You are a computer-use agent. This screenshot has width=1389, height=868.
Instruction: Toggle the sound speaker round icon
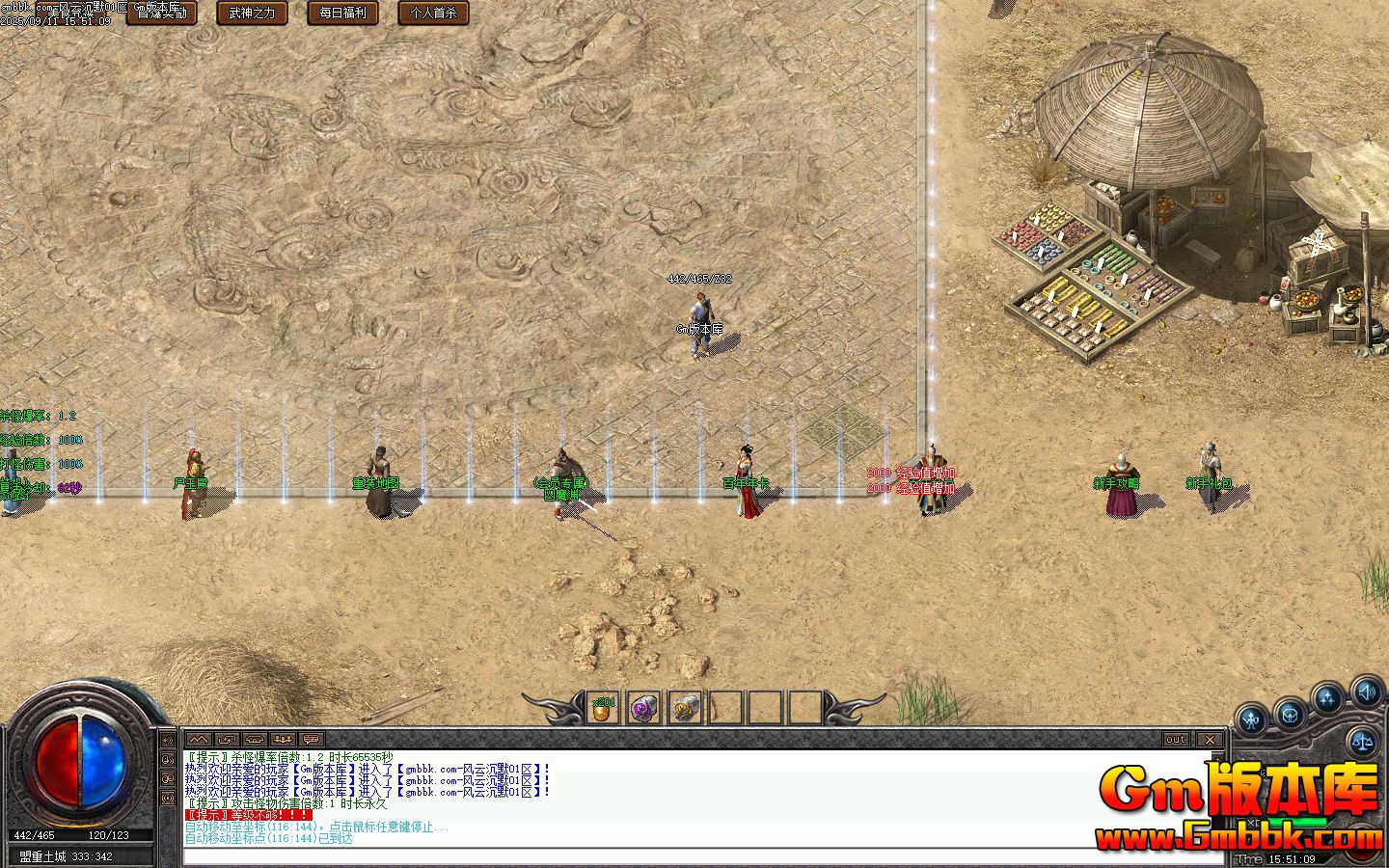[x=1367, y=692]
